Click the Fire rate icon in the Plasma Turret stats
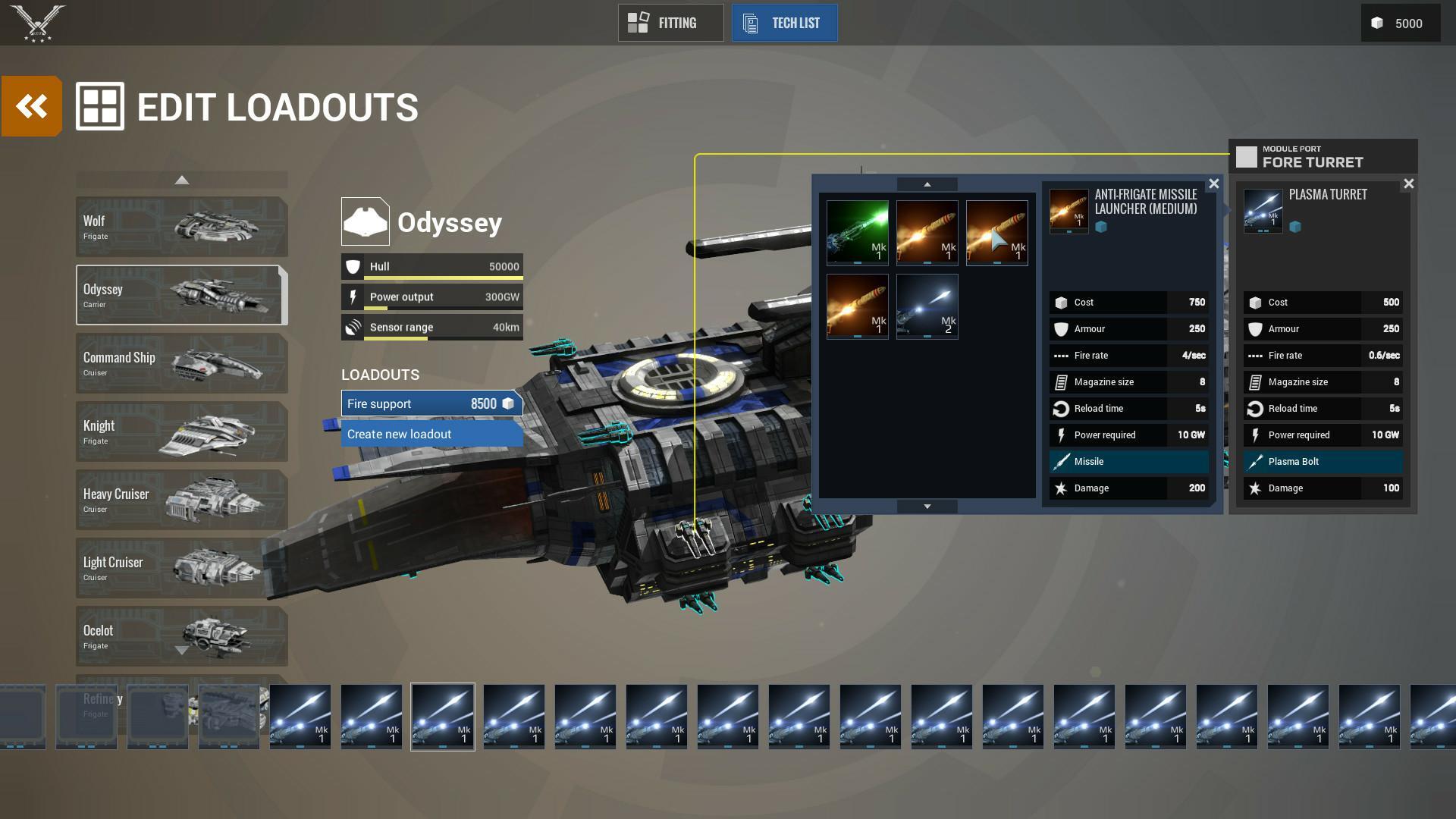 1257,355
